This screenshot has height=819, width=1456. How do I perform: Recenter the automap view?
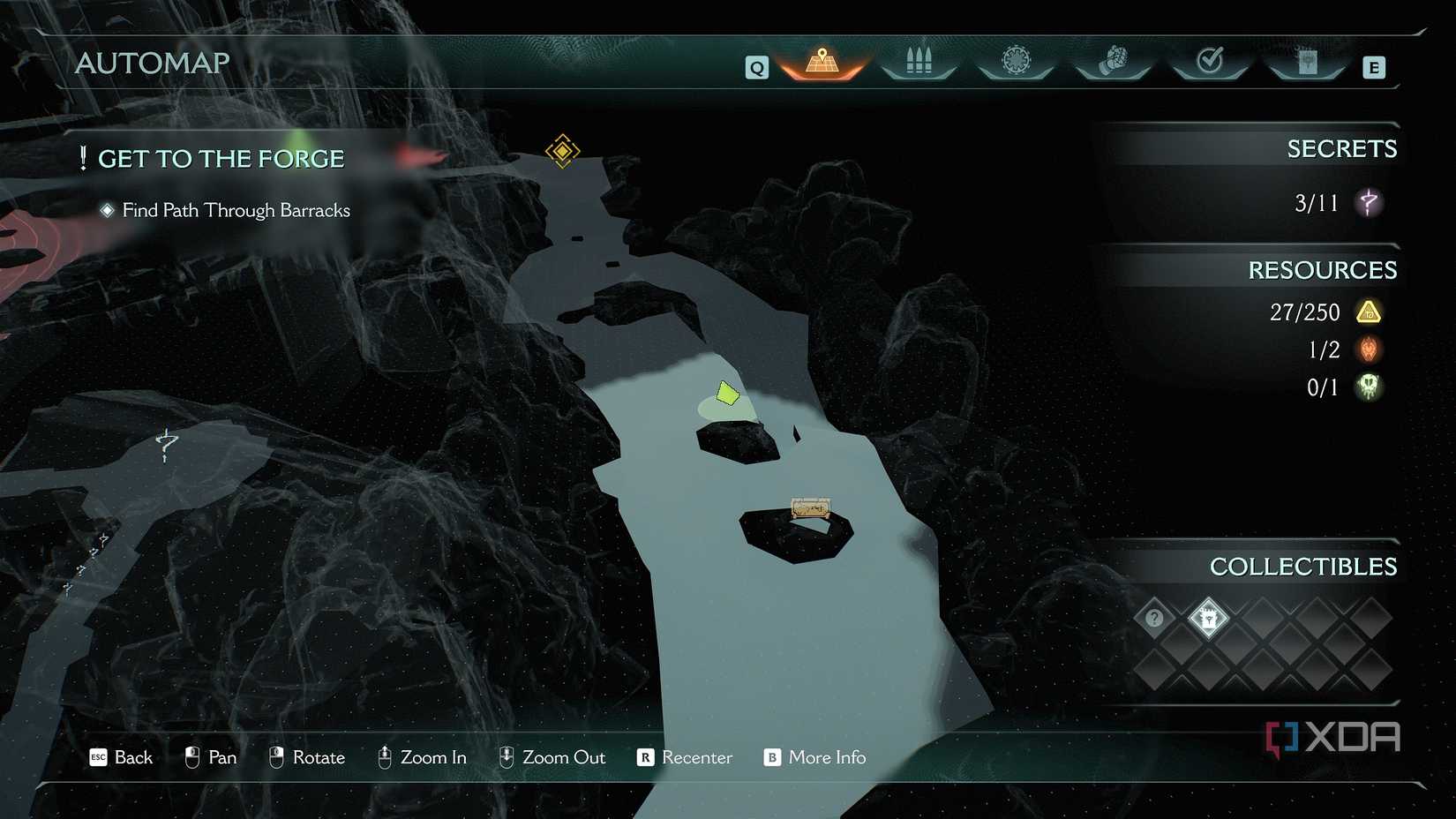[685, 757]
